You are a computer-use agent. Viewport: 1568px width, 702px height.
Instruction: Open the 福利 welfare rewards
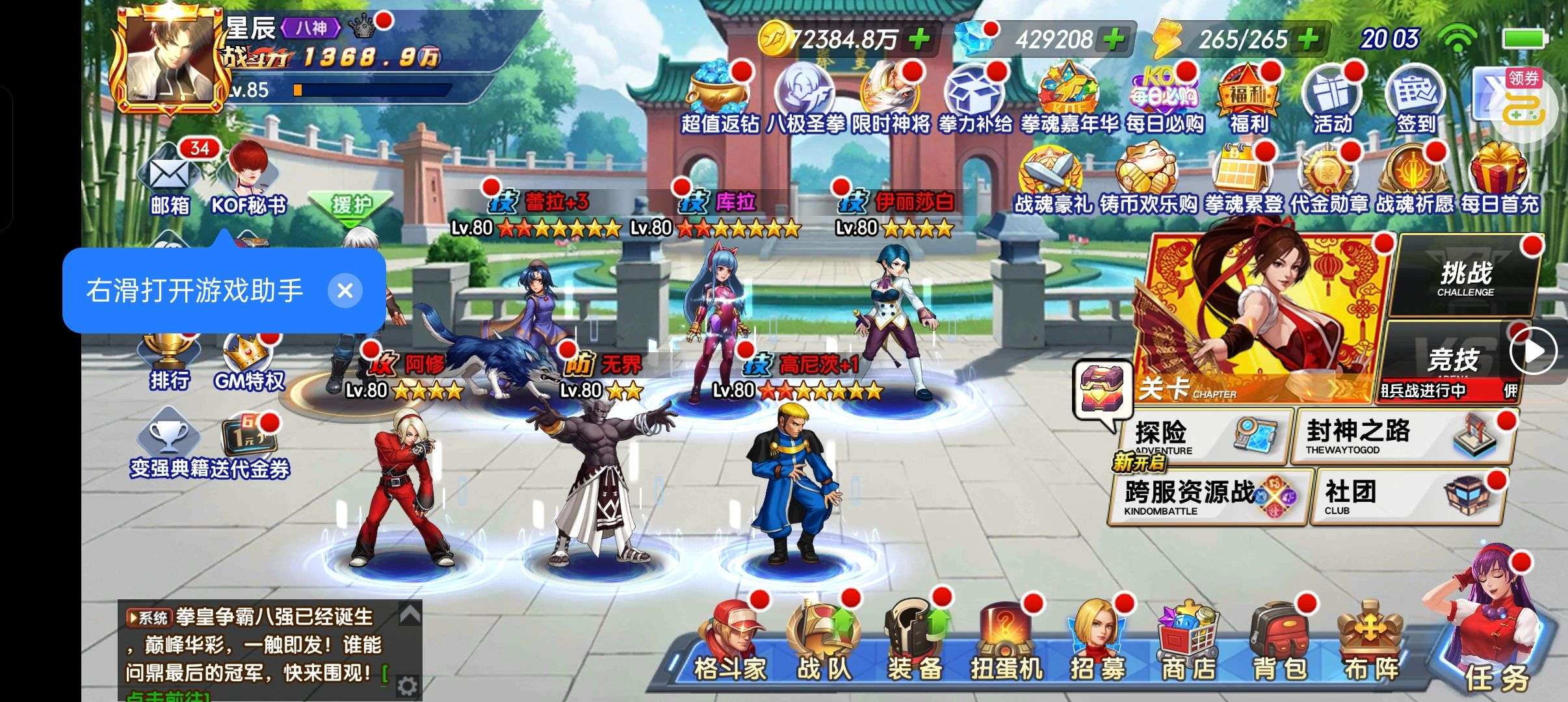tap(1248, 101)
